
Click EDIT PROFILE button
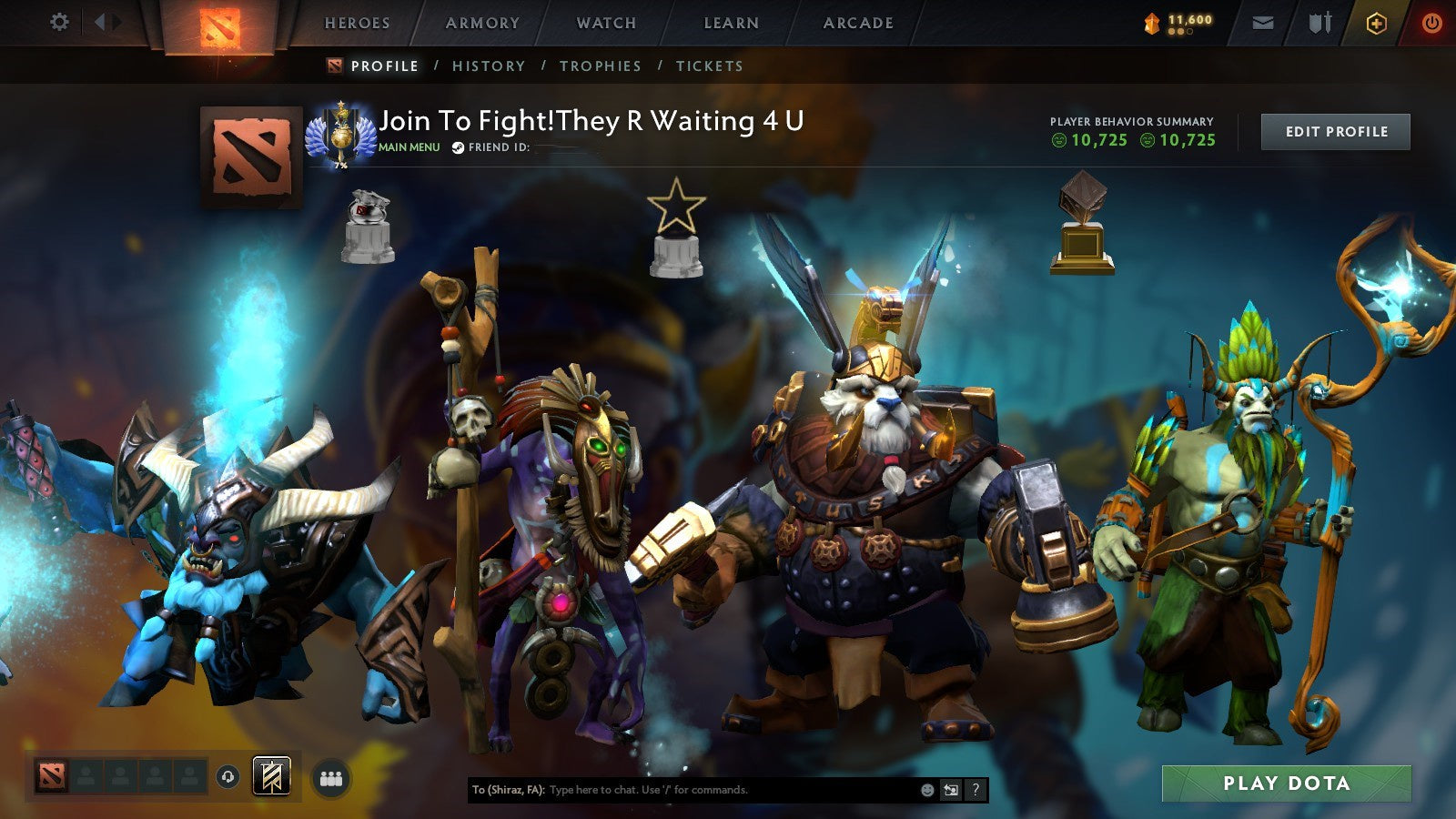click(x=1335, y=131)
